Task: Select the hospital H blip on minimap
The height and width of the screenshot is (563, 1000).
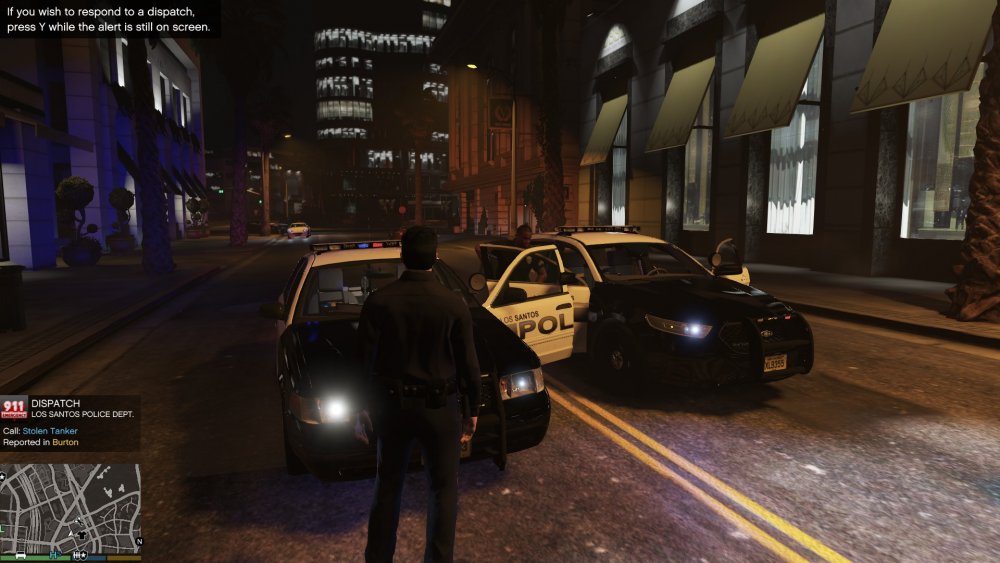Action: (55, 553)
